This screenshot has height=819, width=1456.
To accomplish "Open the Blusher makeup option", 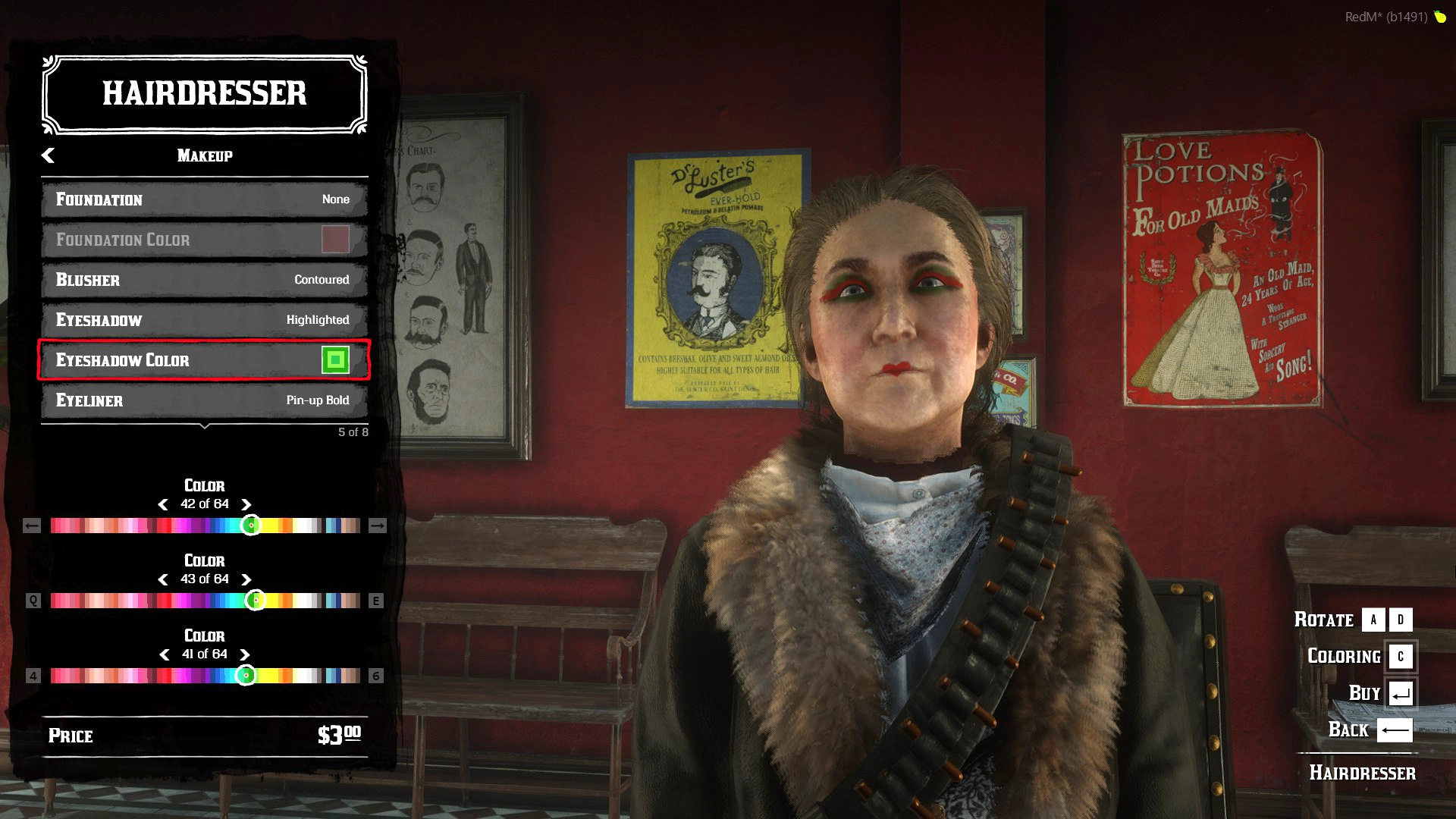I will pos(204,280).
